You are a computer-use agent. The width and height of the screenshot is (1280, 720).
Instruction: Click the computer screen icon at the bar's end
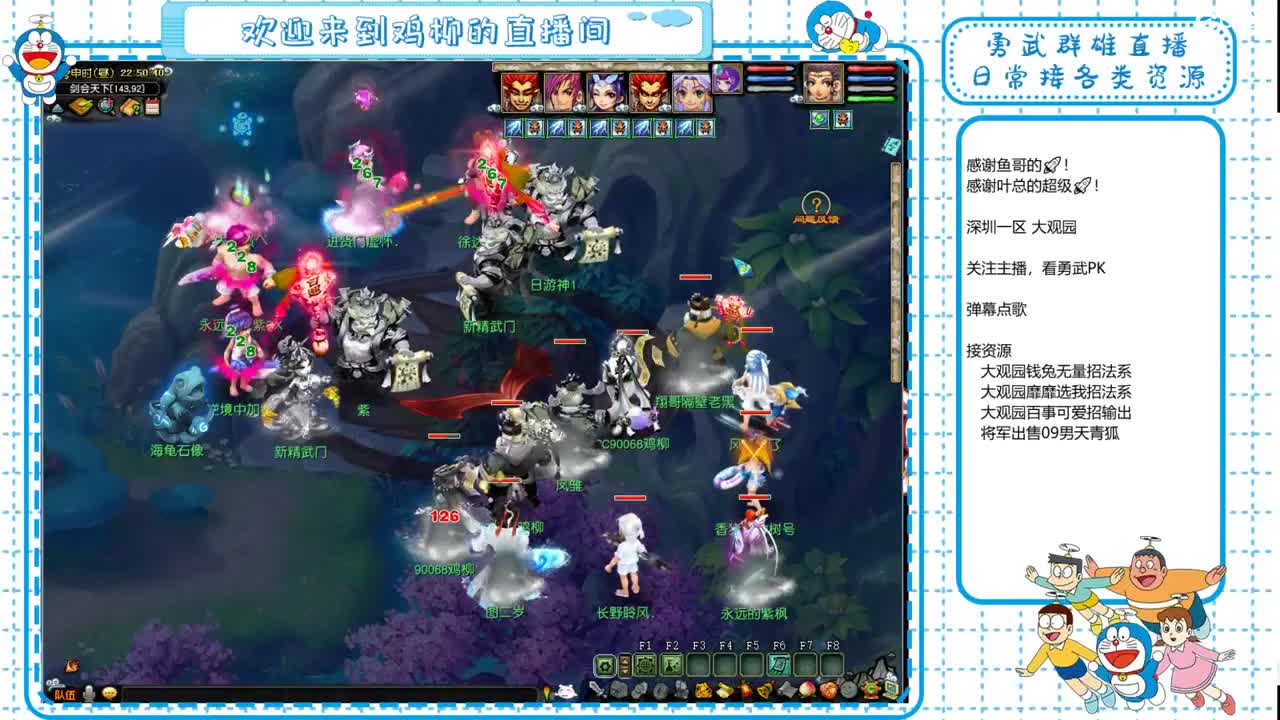tap(888, 689)
